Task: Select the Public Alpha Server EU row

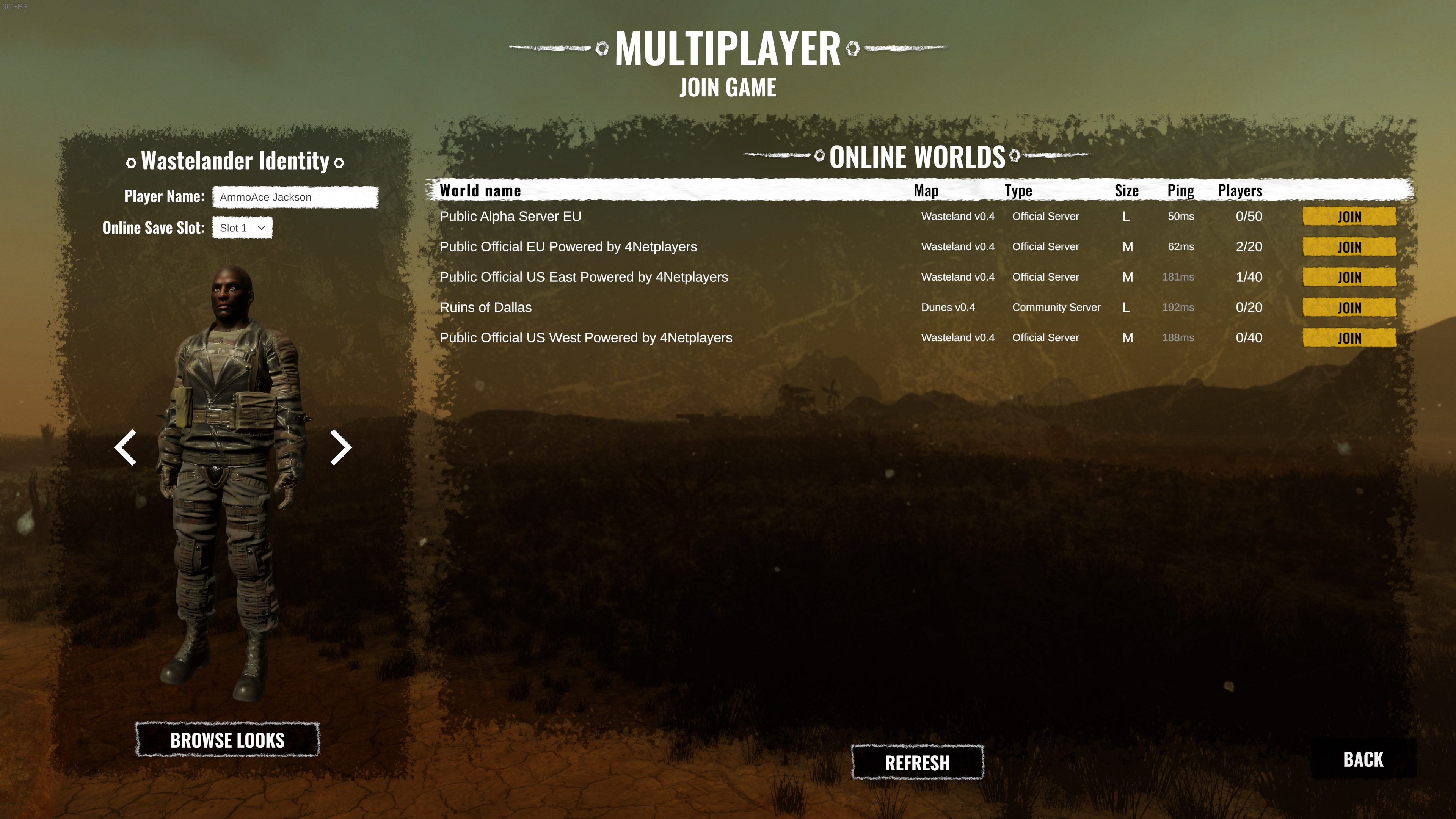Action: pos(510,217)
